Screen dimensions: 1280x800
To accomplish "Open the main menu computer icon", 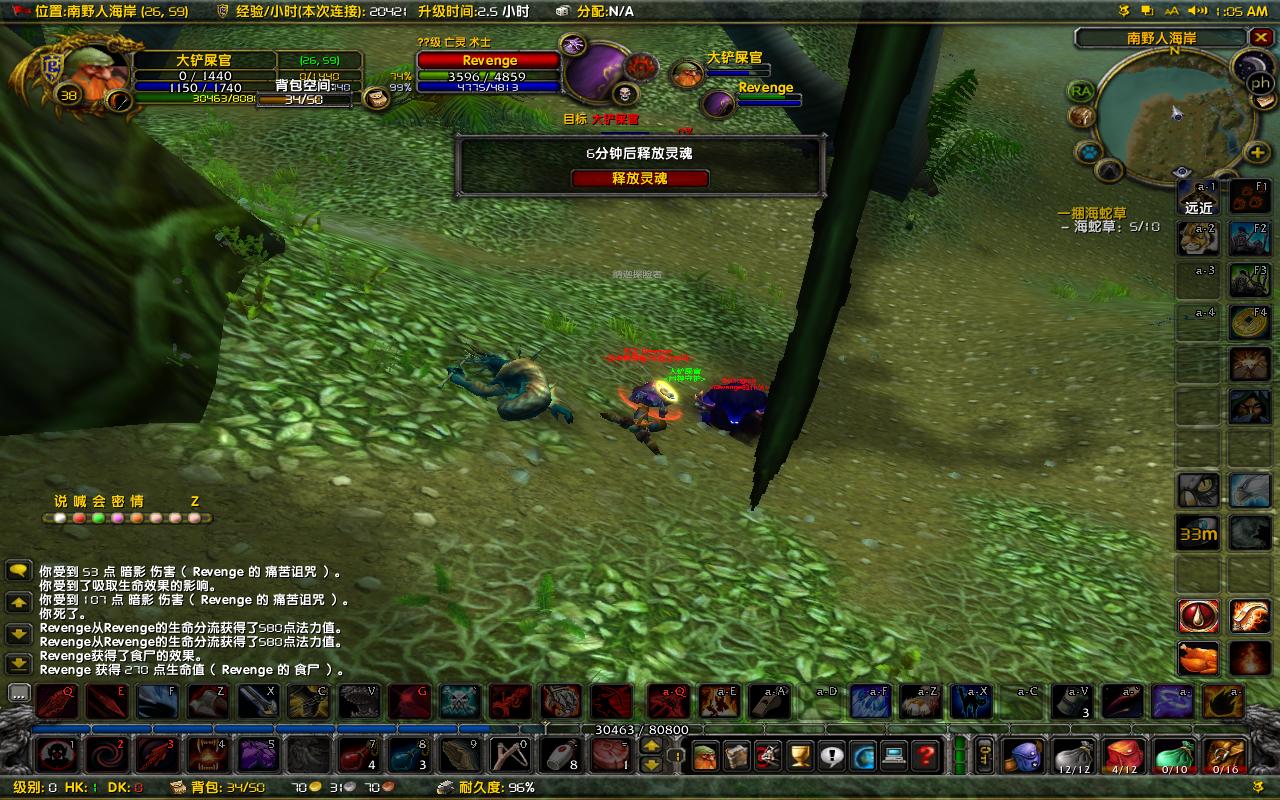I will tap(893, 756).
